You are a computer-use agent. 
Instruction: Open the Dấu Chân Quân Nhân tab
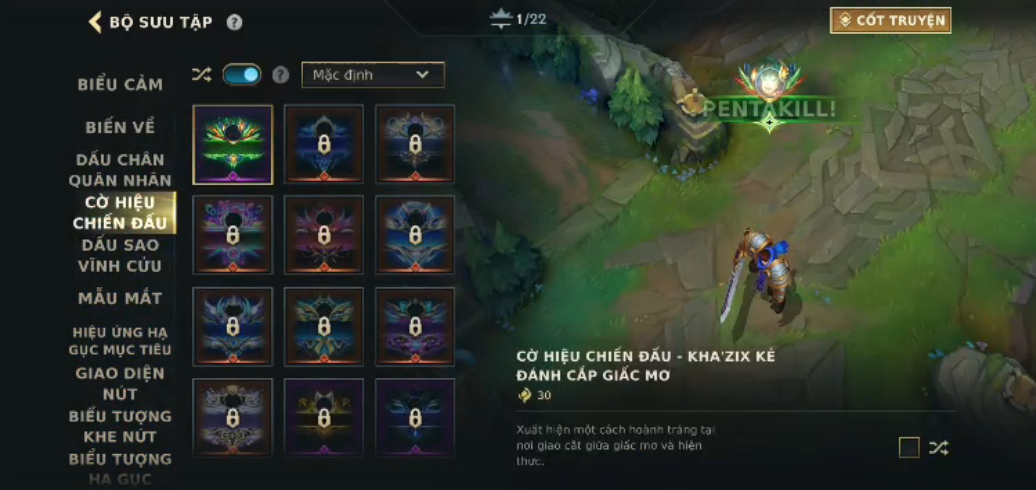tap(120, 170)
